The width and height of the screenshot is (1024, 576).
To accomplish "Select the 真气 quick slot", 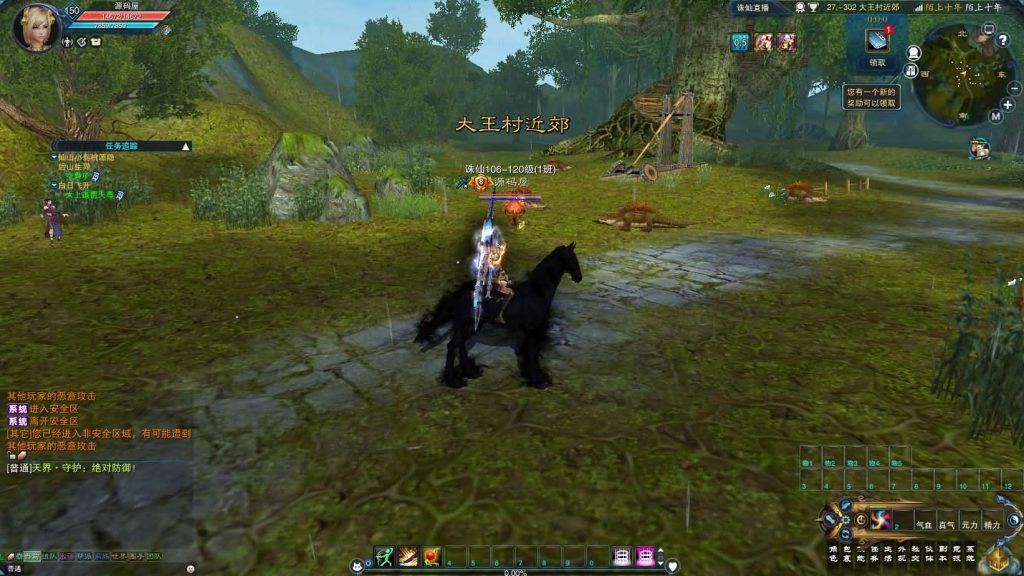I will [x=945, y=523].
